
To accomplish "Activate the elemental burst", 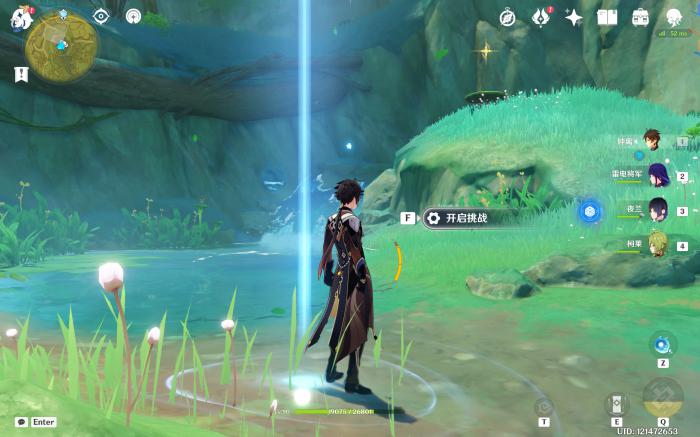I will [662, 396].
